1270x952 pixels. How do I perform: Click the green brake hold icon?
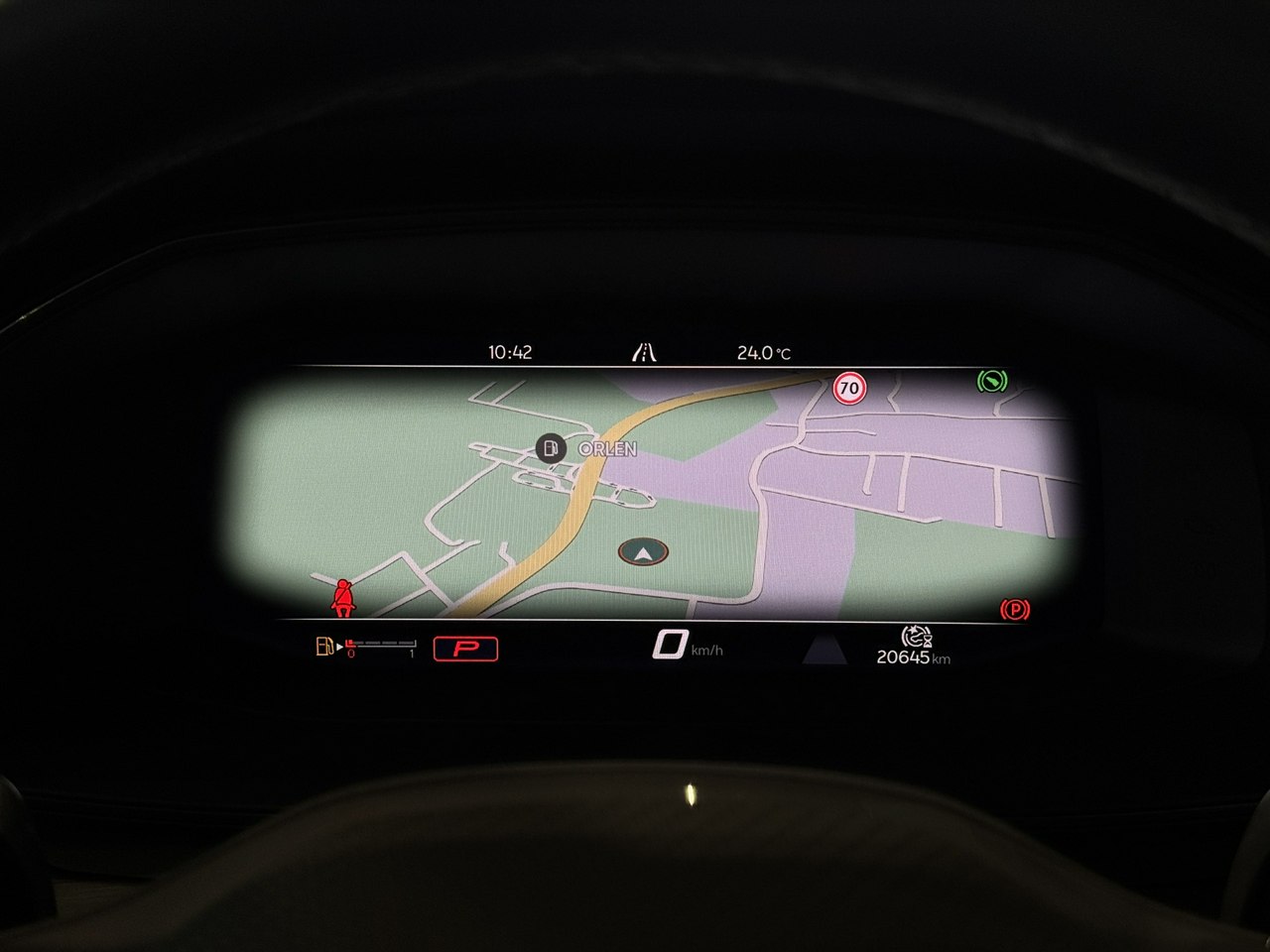[990, 380]
